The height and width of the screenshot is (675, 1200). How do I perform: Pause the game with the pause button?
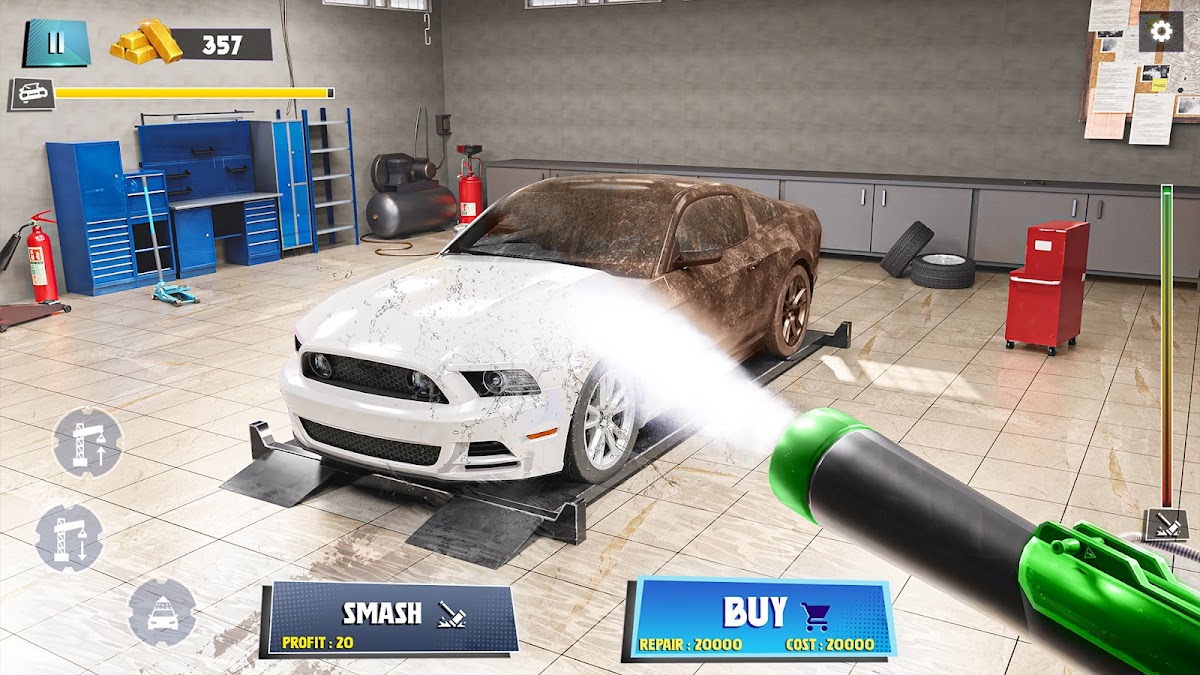tap(56, 43)
